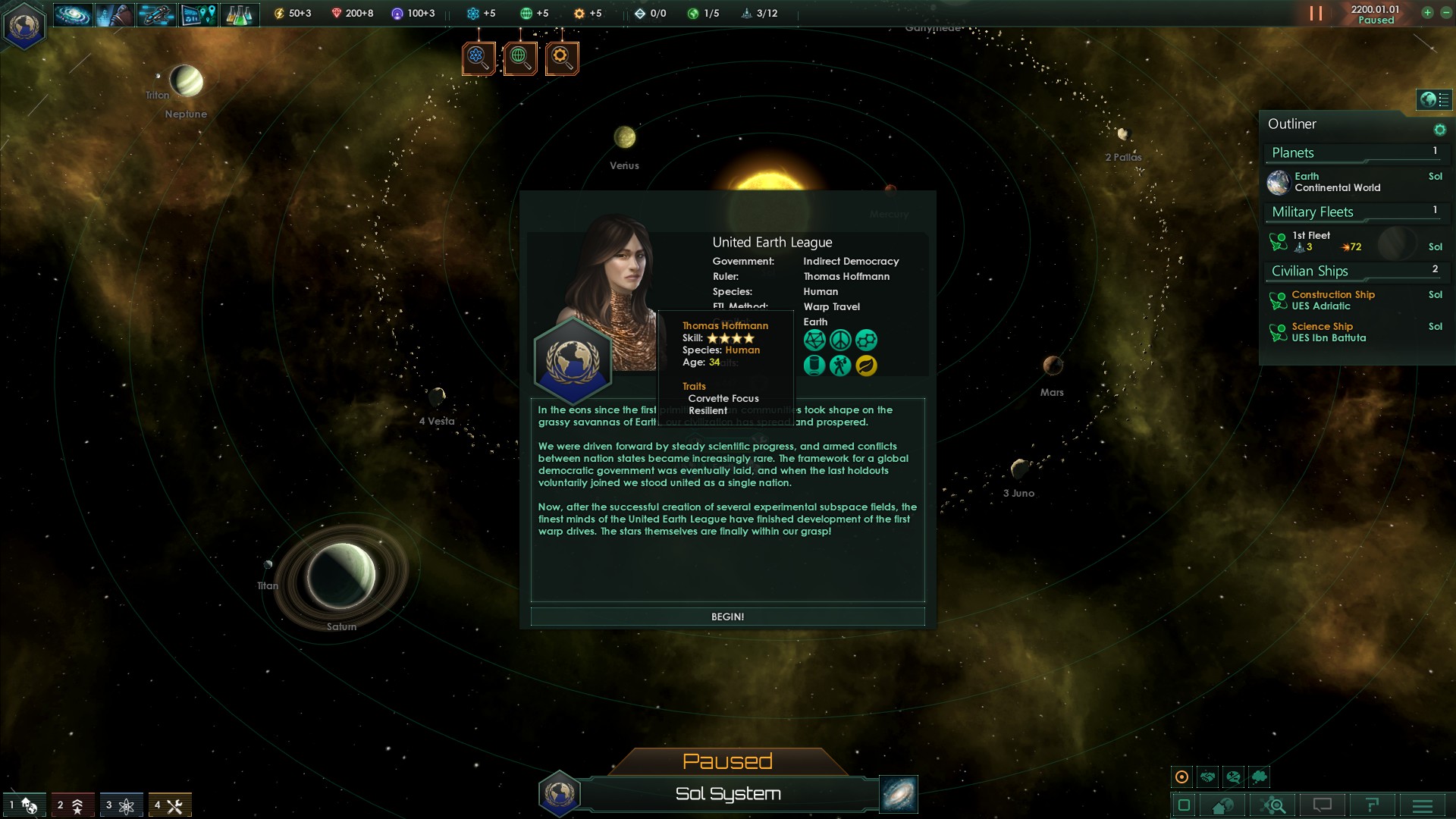Screen dimensions: 1456x819
Task: Open the ship designer toolbar button
Action: pyautogui.click(x=156, y=14)
